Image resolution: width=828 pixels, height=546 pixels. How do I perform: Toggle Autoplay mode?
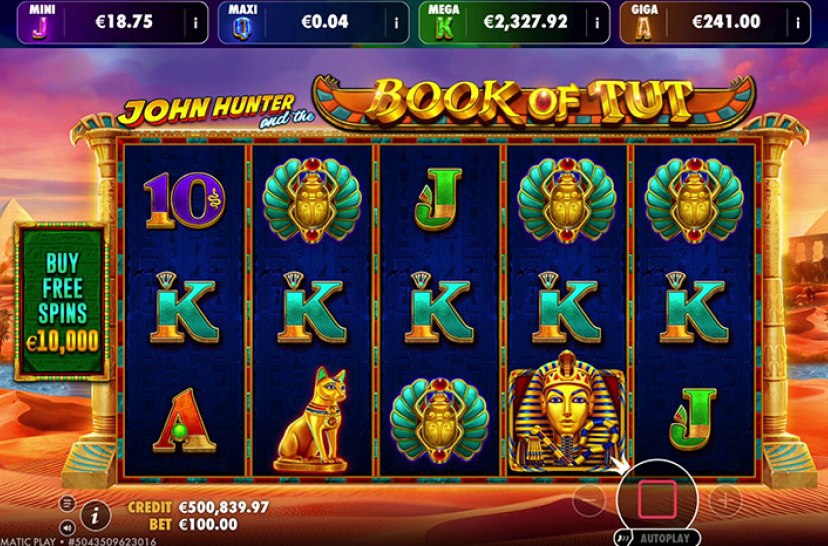point(660,537)
